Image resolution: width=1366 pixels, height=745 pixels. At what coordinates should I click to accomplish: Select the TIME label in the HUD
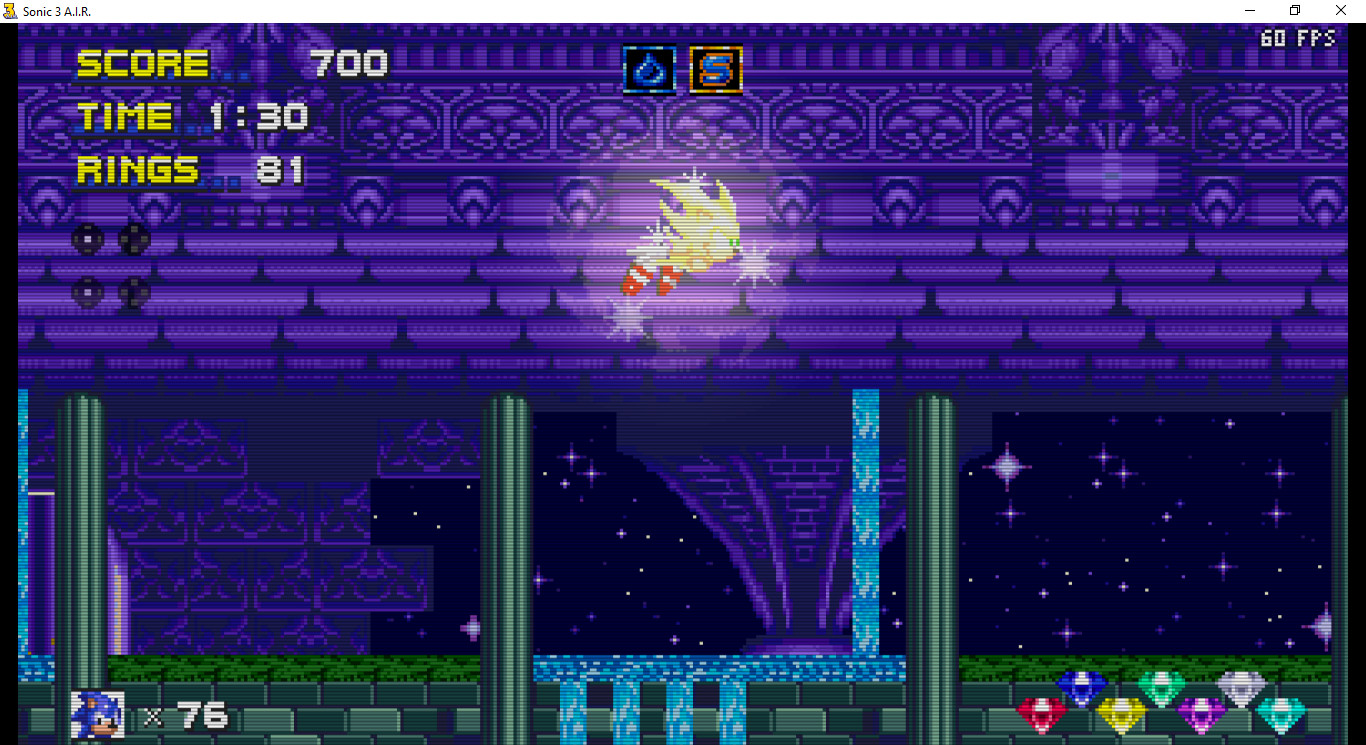pos(124,117)
